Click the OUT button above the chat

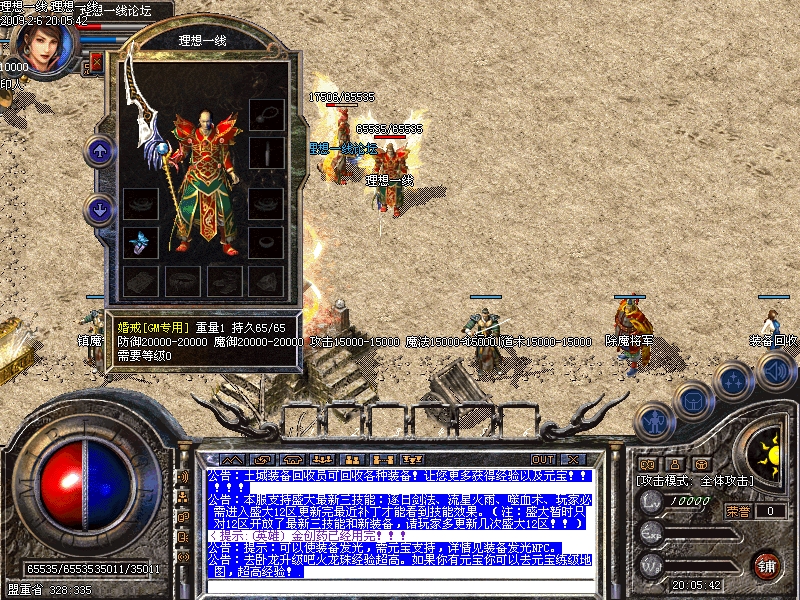click(543, 460)
